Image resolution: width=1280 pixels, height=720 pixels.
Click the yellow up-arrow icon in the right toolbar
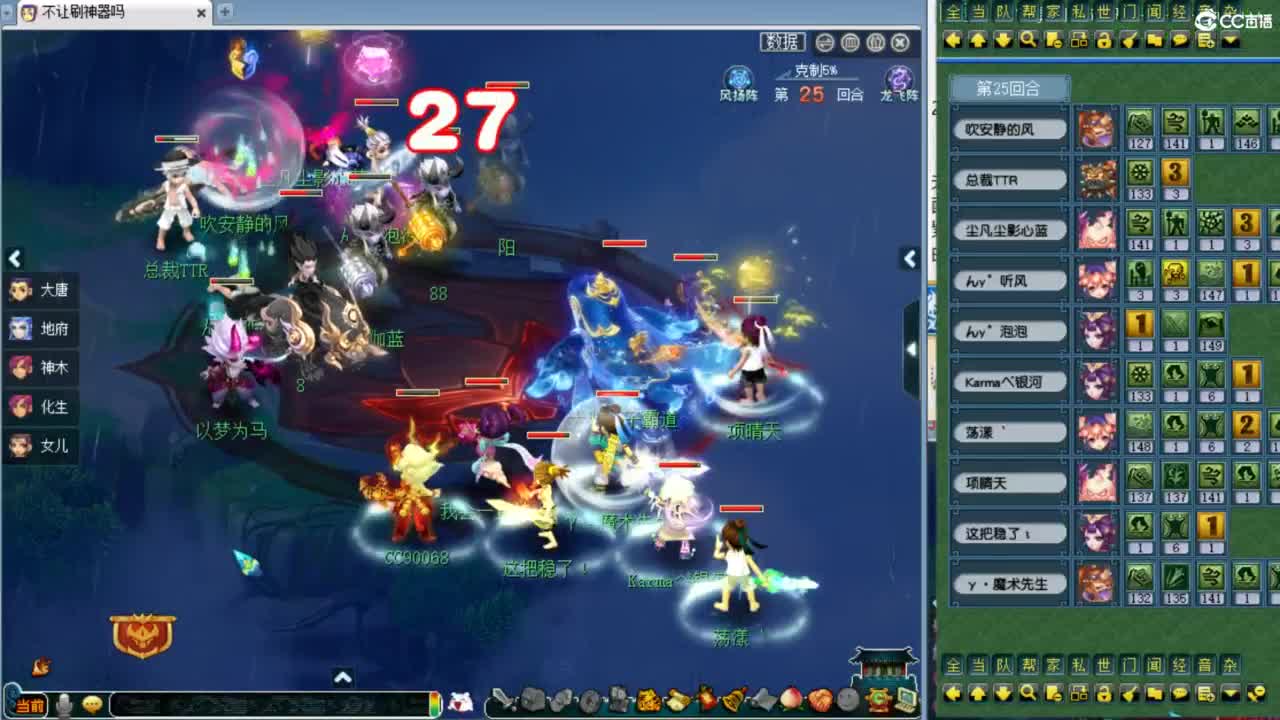coord(979,41)
